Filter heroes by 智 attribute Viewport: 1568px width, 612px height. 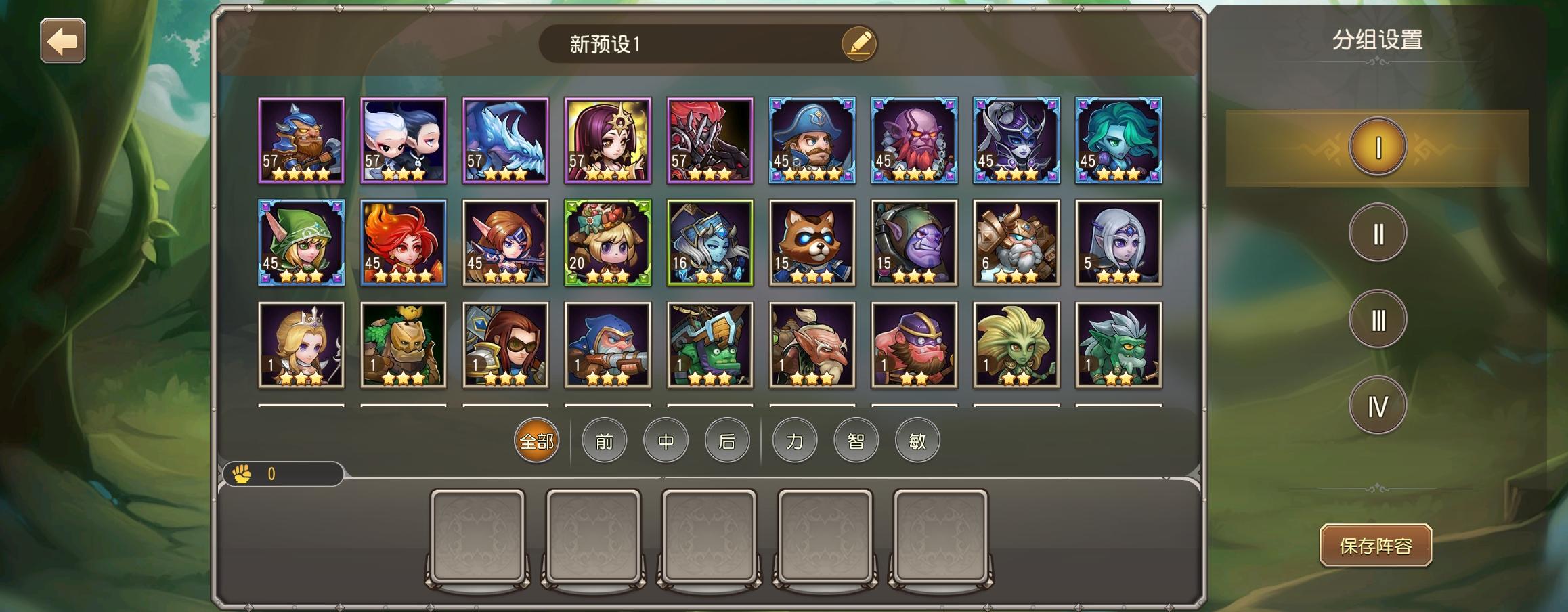coord(856,441)
